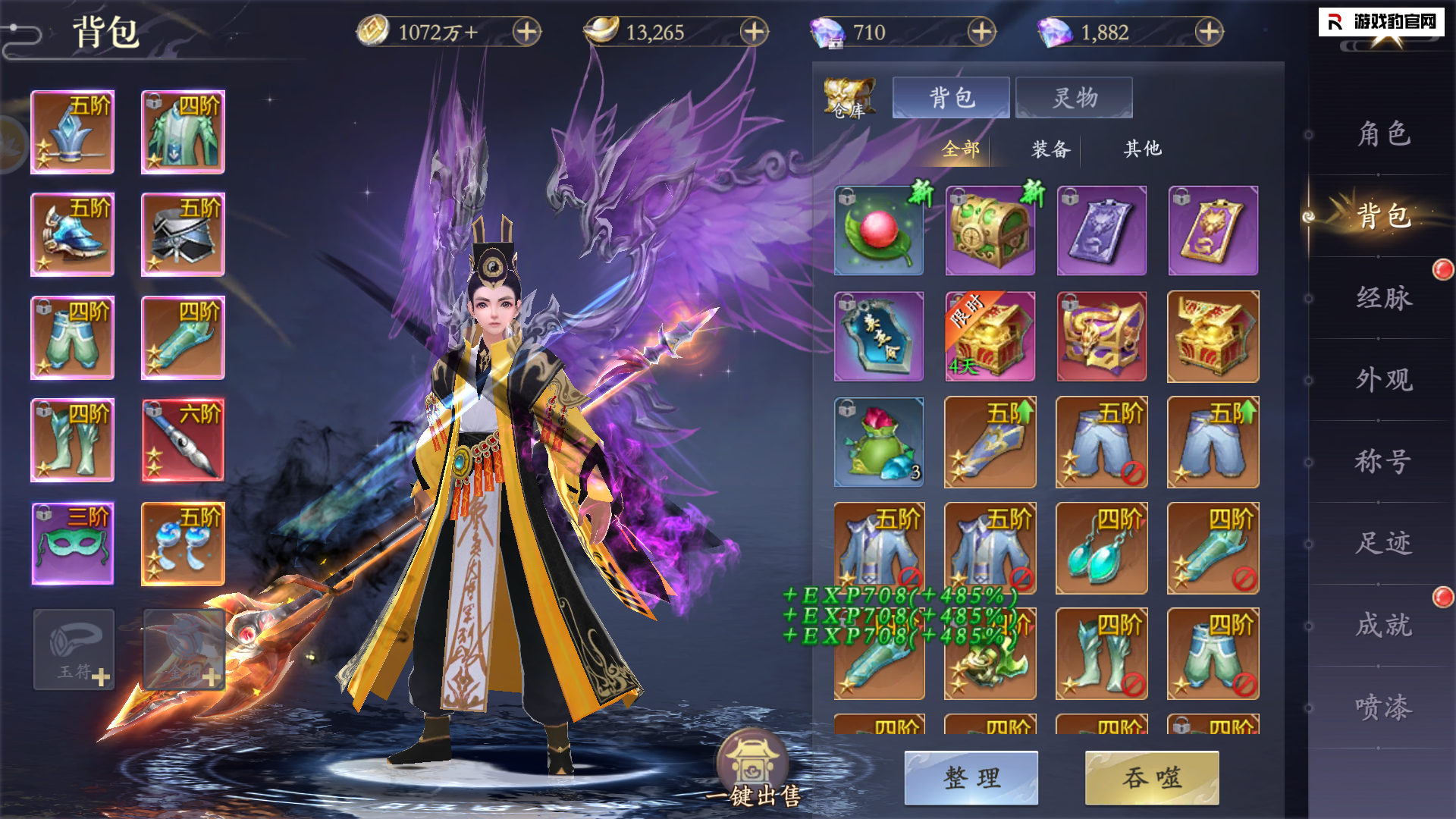Open the 外观 appearance menu
Viewport: 1456px width, 819px height.
(1383, 379)
